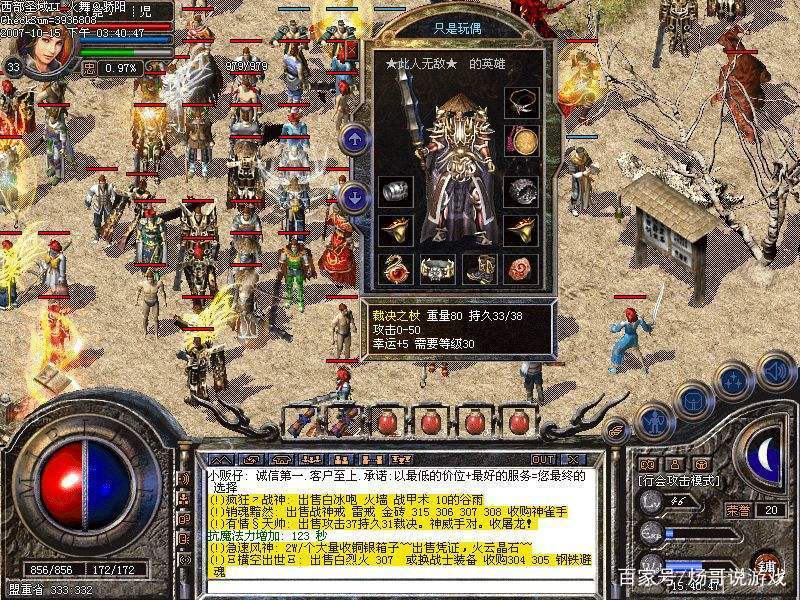Image resolution: width=800 pixels, height=600 pixels.
Task: Select the red gem stone slot
Action: point(521,267)
